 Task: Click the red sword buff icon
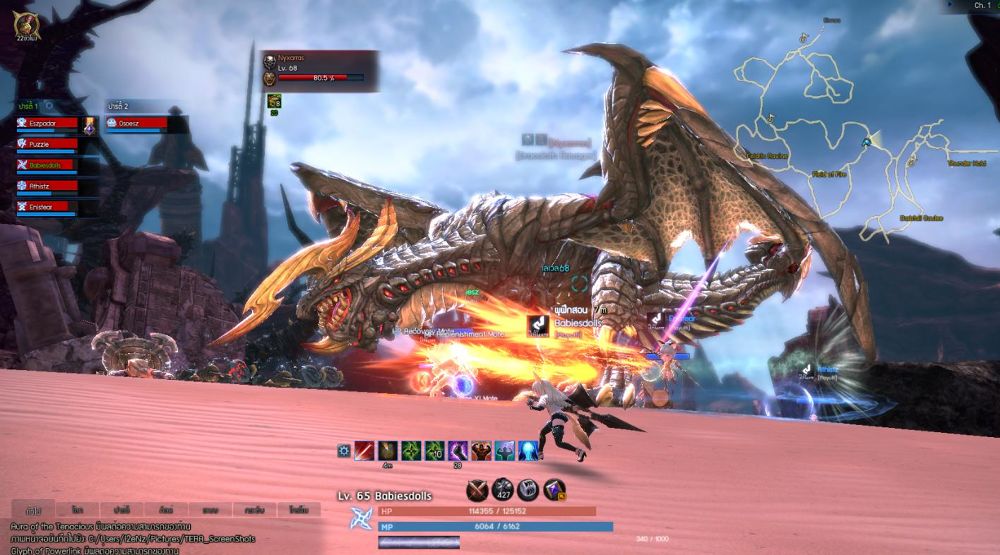364,451
